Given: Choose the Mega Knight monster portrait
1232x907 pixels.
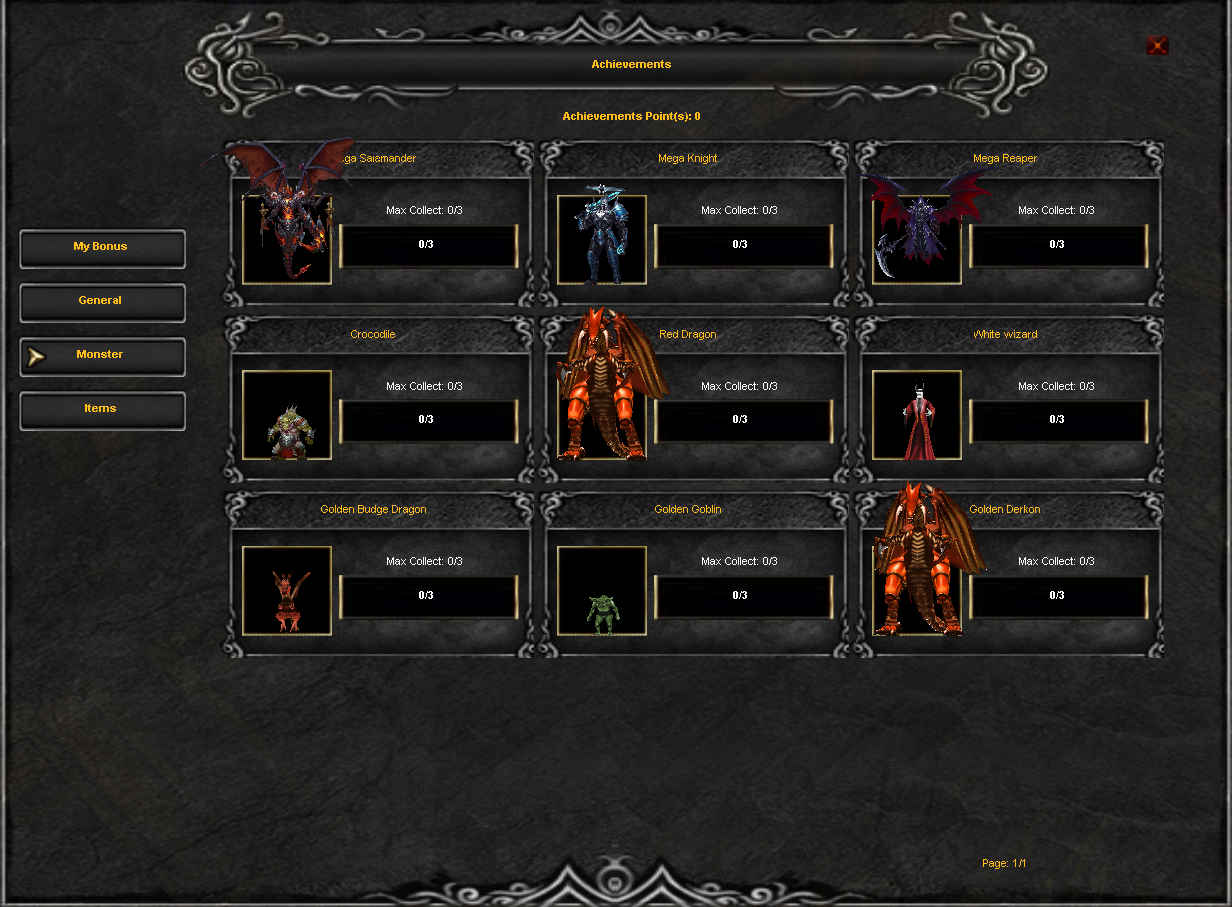Looking at the screenshot, I should pyautogui.click(x=602, y=240).
